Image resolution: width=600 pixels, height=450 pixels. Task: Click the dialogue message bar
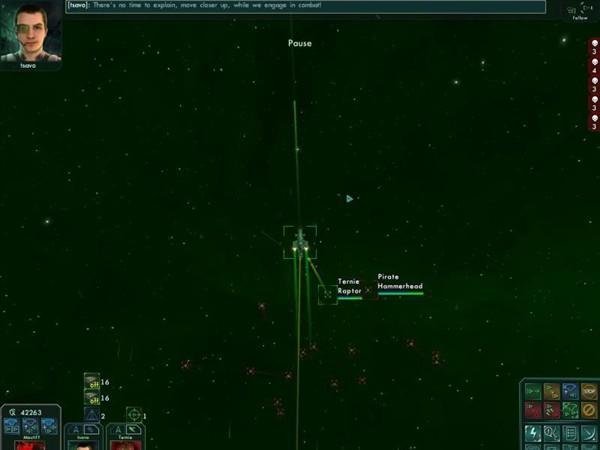pyautogui.click(x=305, y=7)
